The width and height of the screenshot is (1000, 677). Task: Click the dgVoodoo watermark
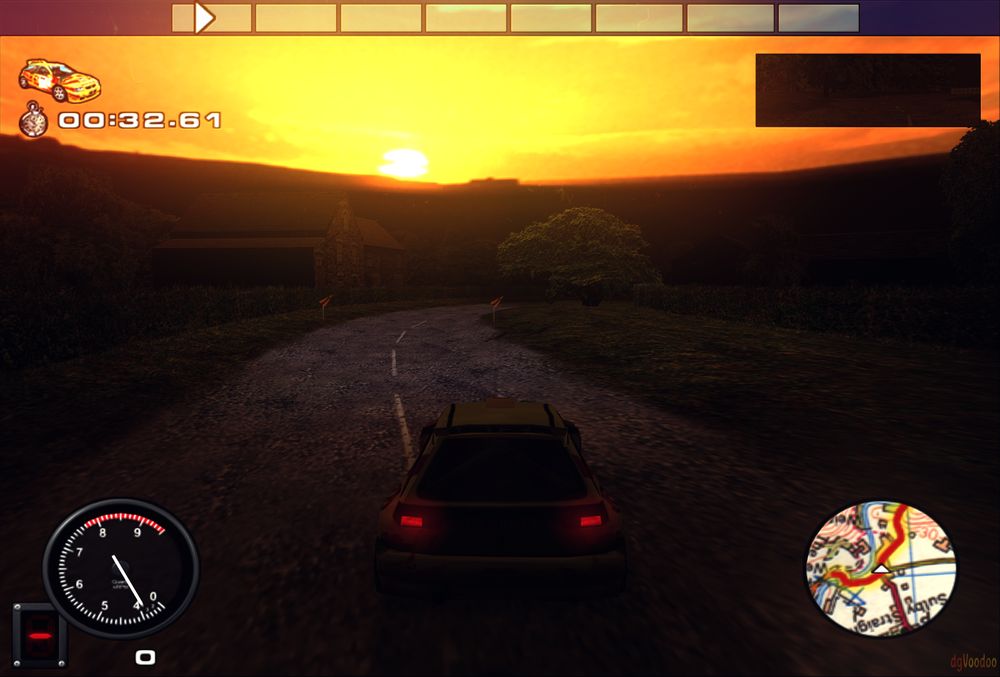(x=971, y=661)
